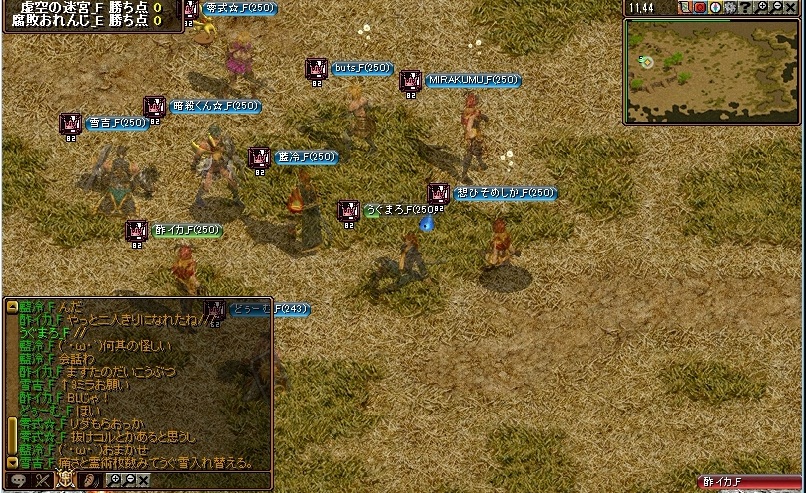Open help with the question mark icon
The height and width of the screenshot is (493, 806).
pyautogui.click(x=746, y=8)
